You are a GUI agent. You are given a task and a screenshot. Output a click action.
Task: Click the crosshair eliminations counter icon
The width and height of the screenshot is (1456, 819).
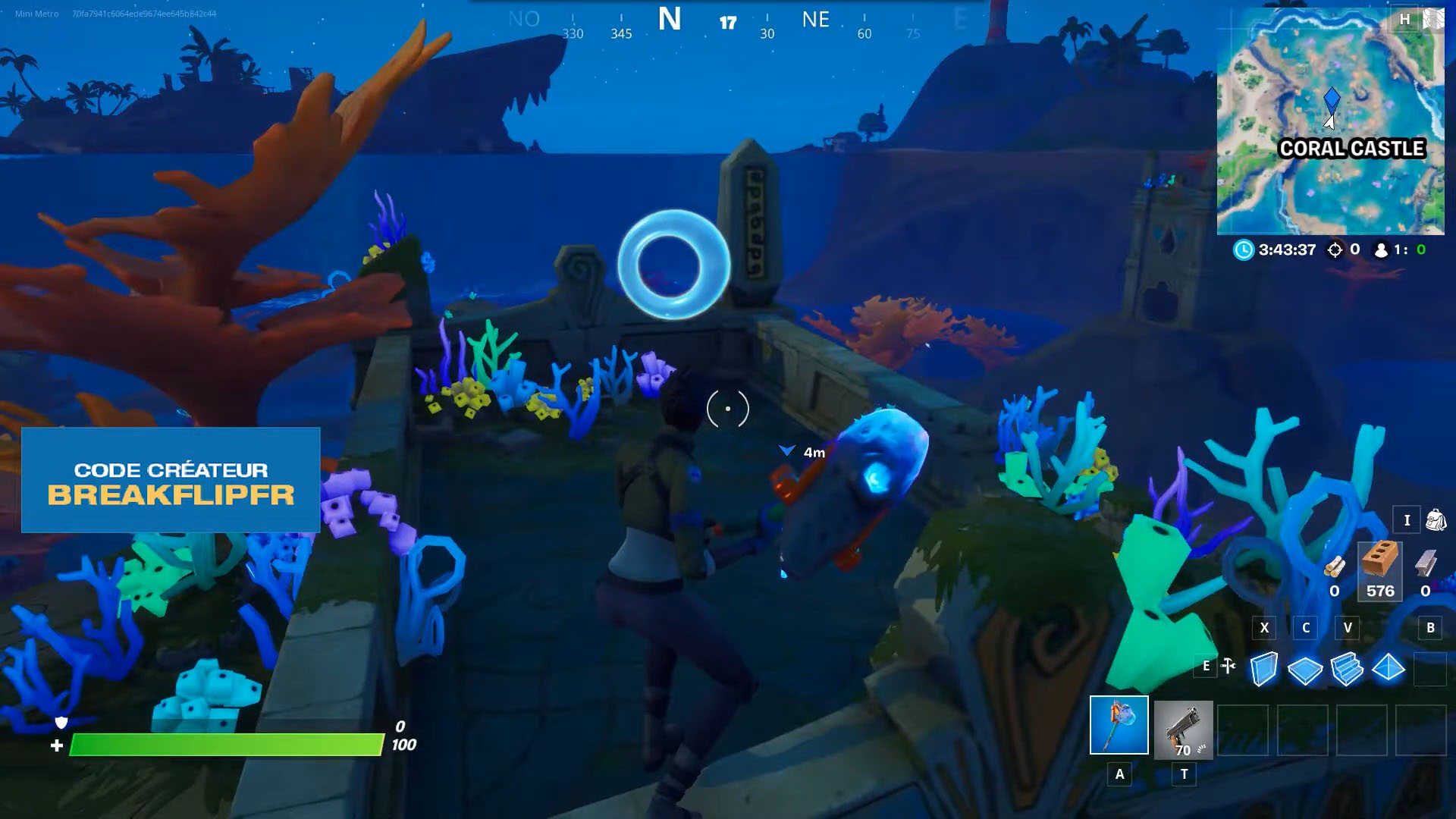tap(1335, 249)
